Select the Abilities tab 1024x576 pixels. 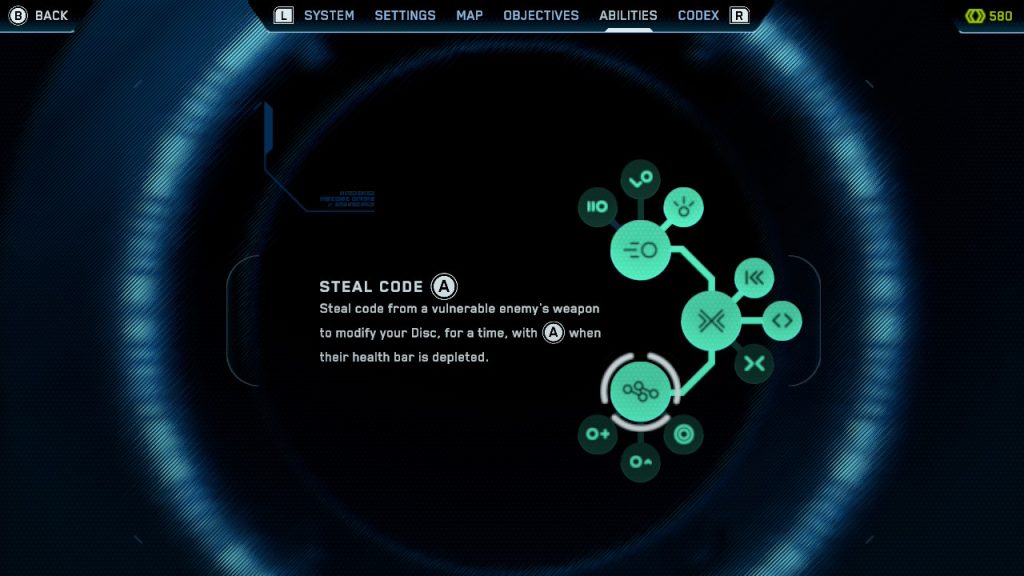[628, 15]
